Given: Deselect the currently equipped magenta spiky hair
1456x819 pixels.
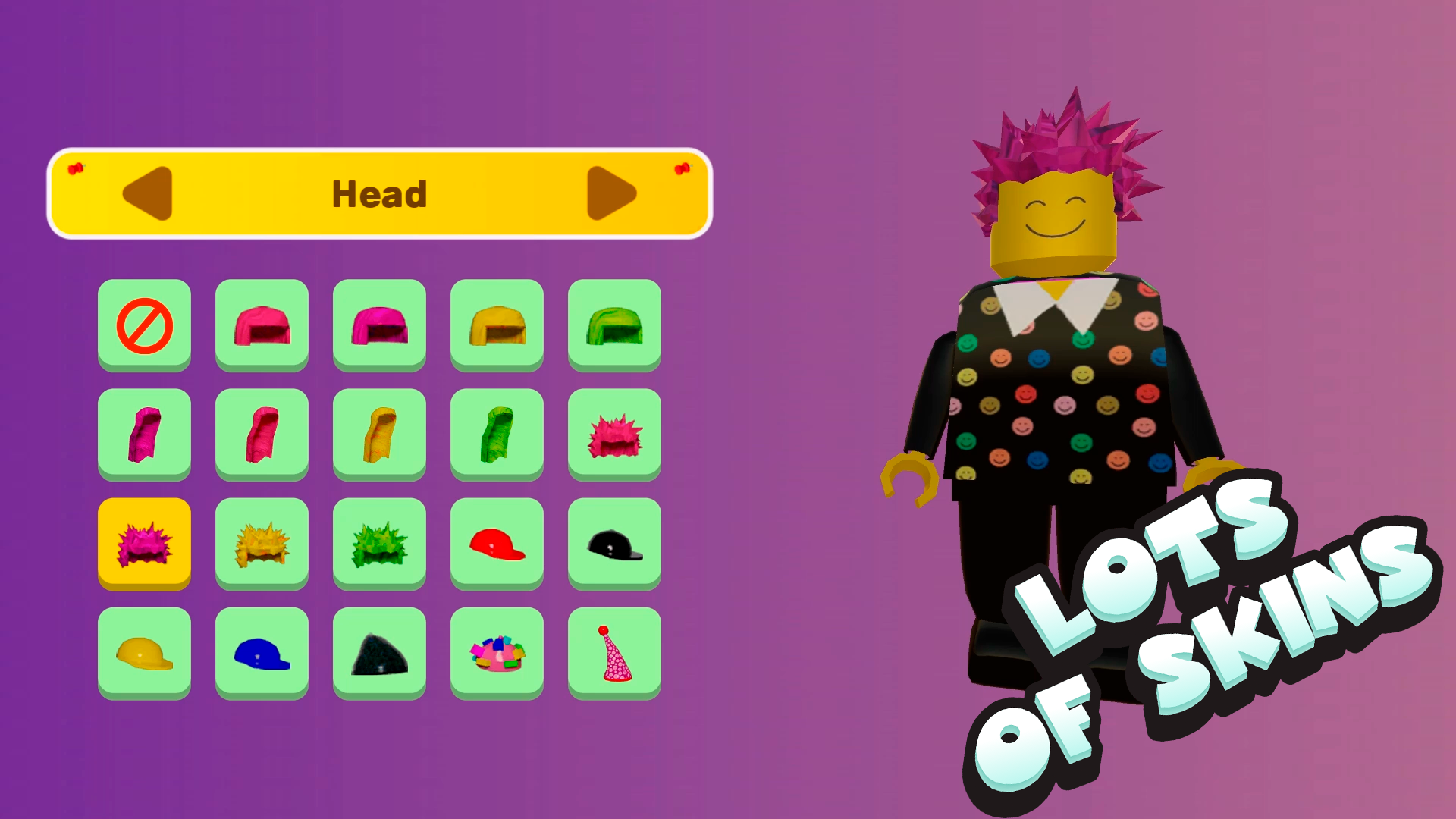Looking at the screenshot, I should [144, 543].
